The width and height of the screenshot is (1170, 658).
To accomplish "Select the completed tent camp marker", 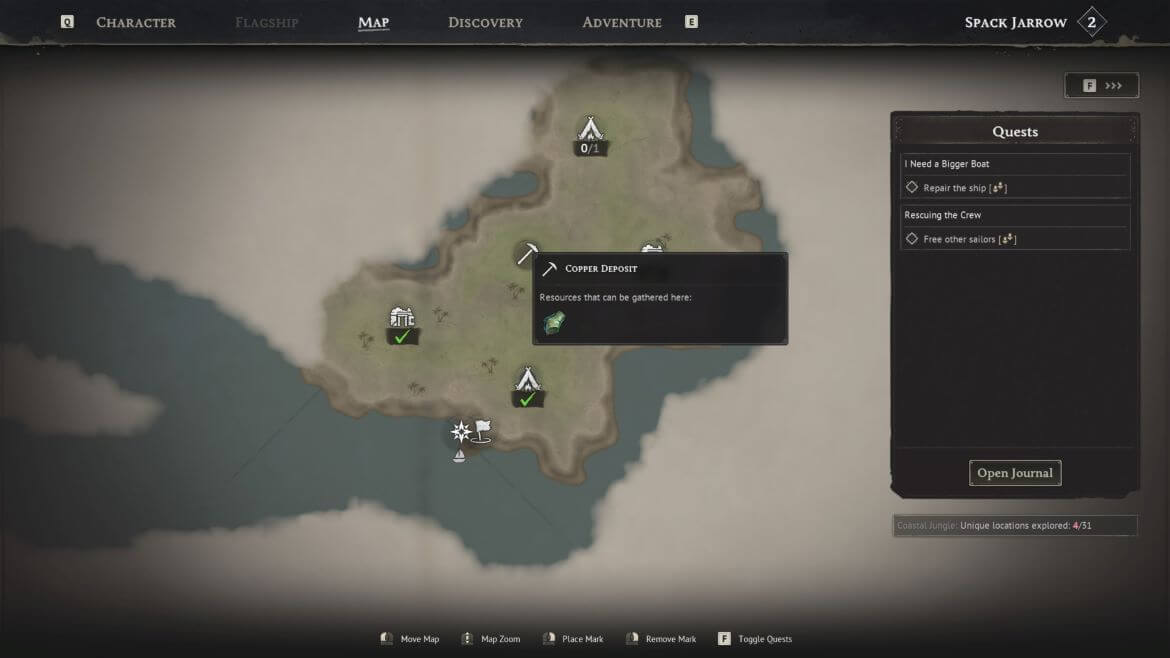I will [x=527, y=381].
